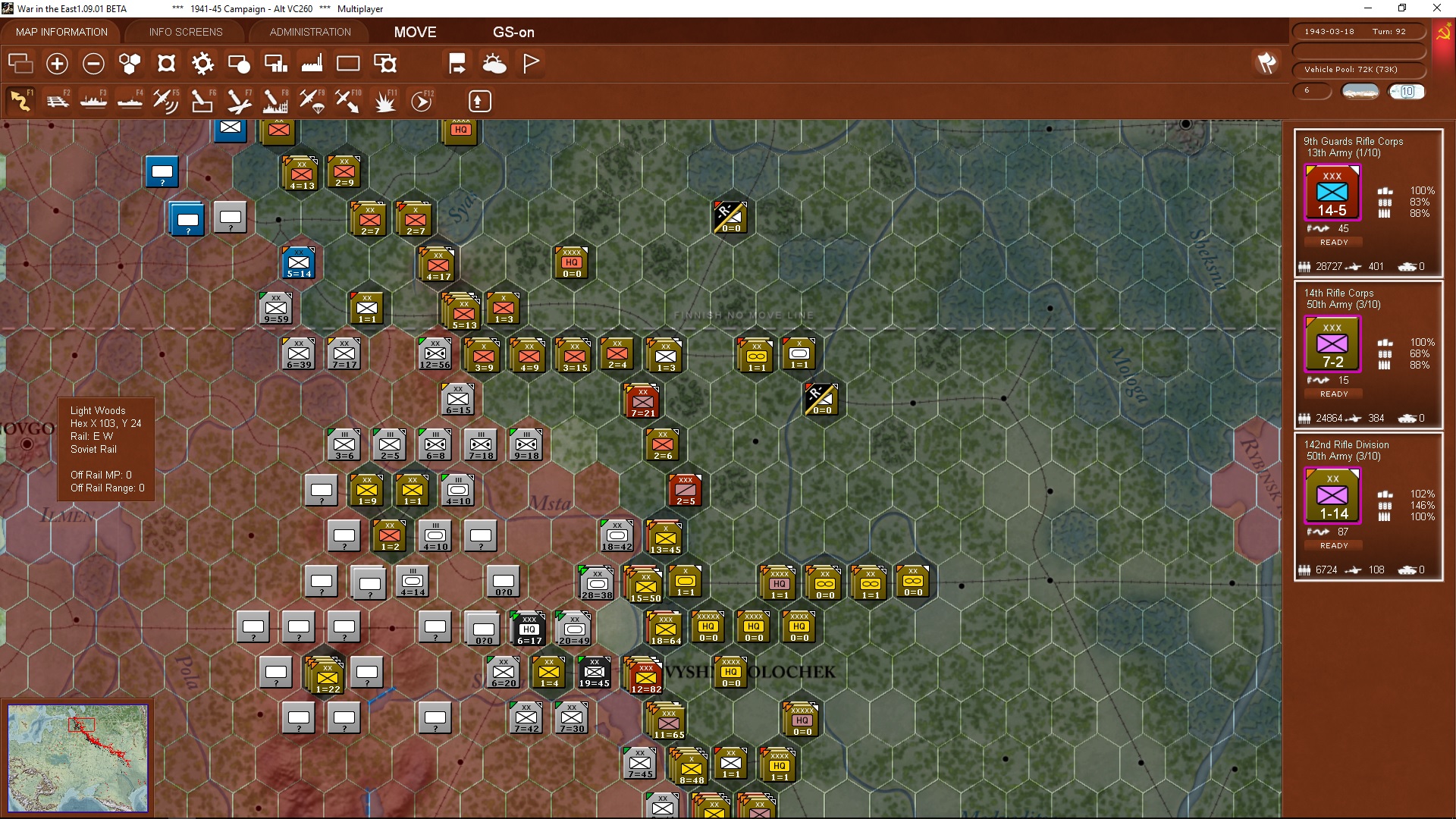Open the MAP INFORMATION menu
This screenshot has height=819, width=1456.
point(61,32)
